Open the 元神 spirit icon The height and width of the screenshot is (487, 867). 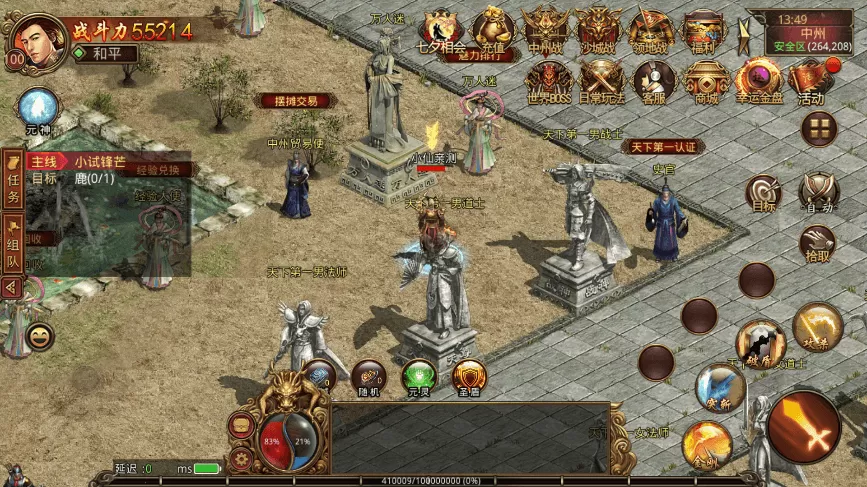coord(39,108)
